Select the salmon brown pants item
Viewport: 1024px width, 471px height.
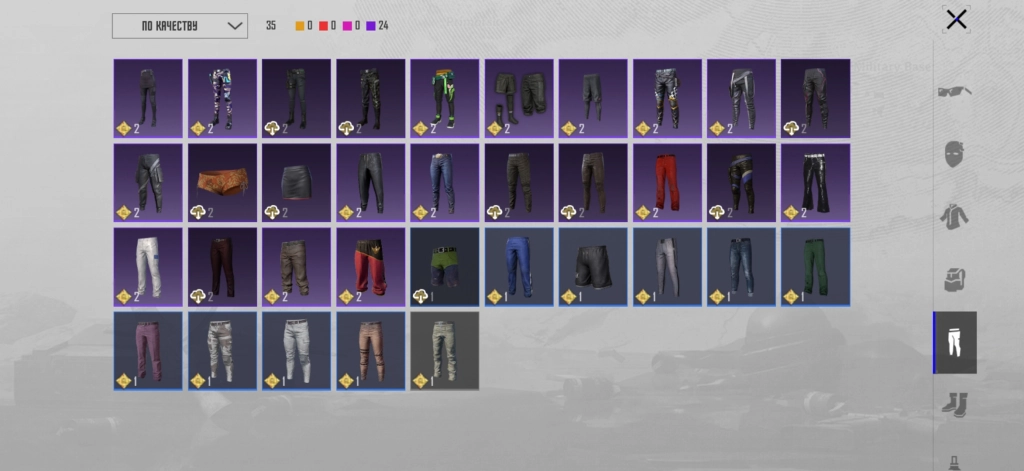pyautogui.click(x=370, y=350)
